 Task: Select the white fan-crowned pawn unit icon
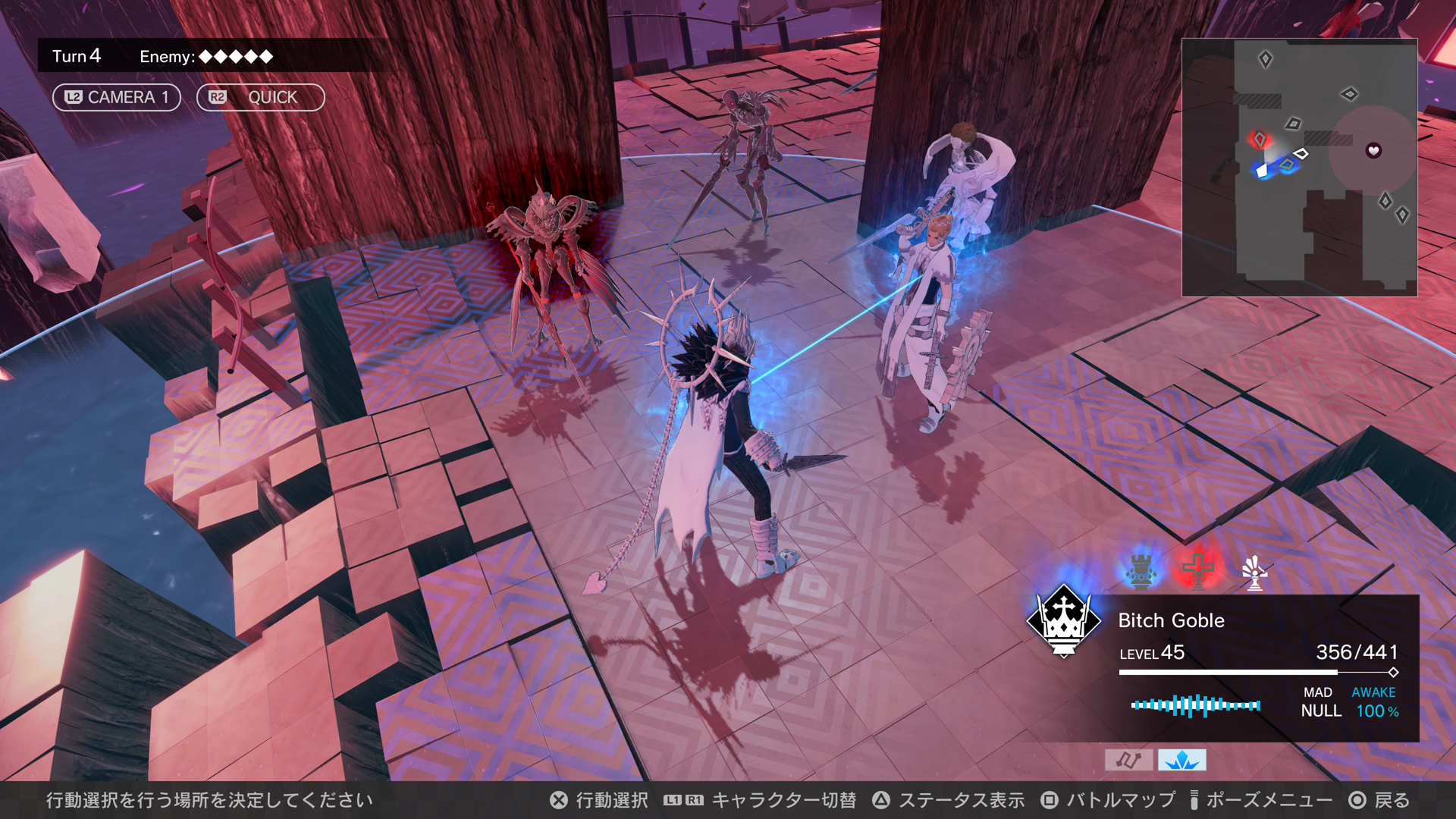(1254, 573)
